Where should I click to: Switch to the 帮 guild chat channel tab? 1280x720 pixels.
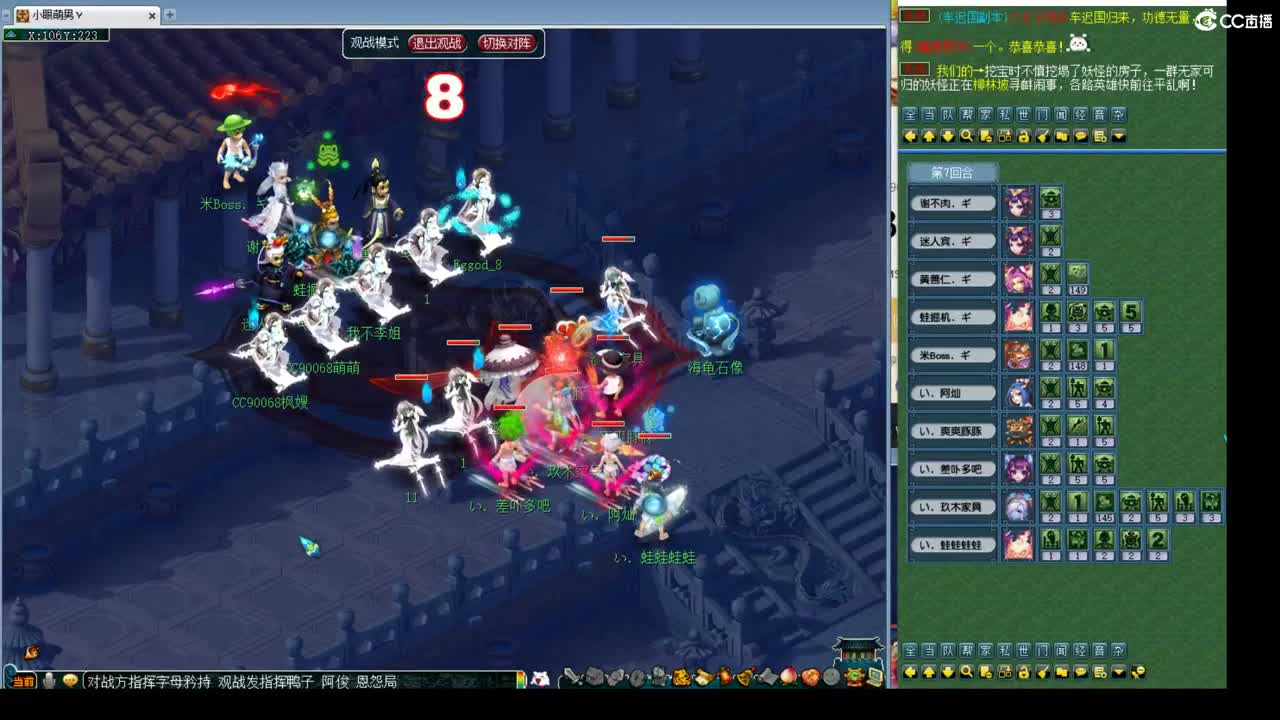pyautogui.click(x=966, y=114)
